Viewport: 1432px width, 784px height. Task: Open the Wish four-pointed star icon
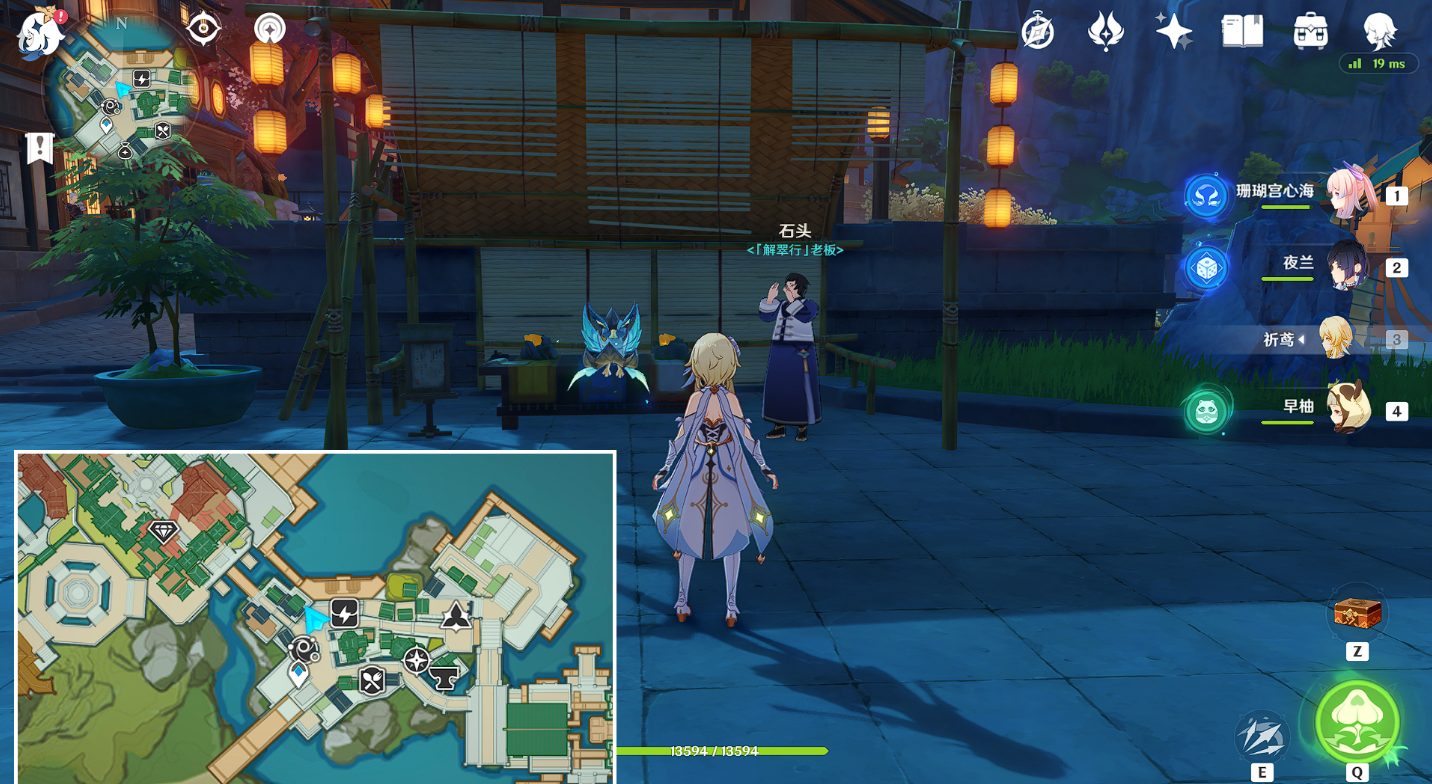tap(1173, 32)
